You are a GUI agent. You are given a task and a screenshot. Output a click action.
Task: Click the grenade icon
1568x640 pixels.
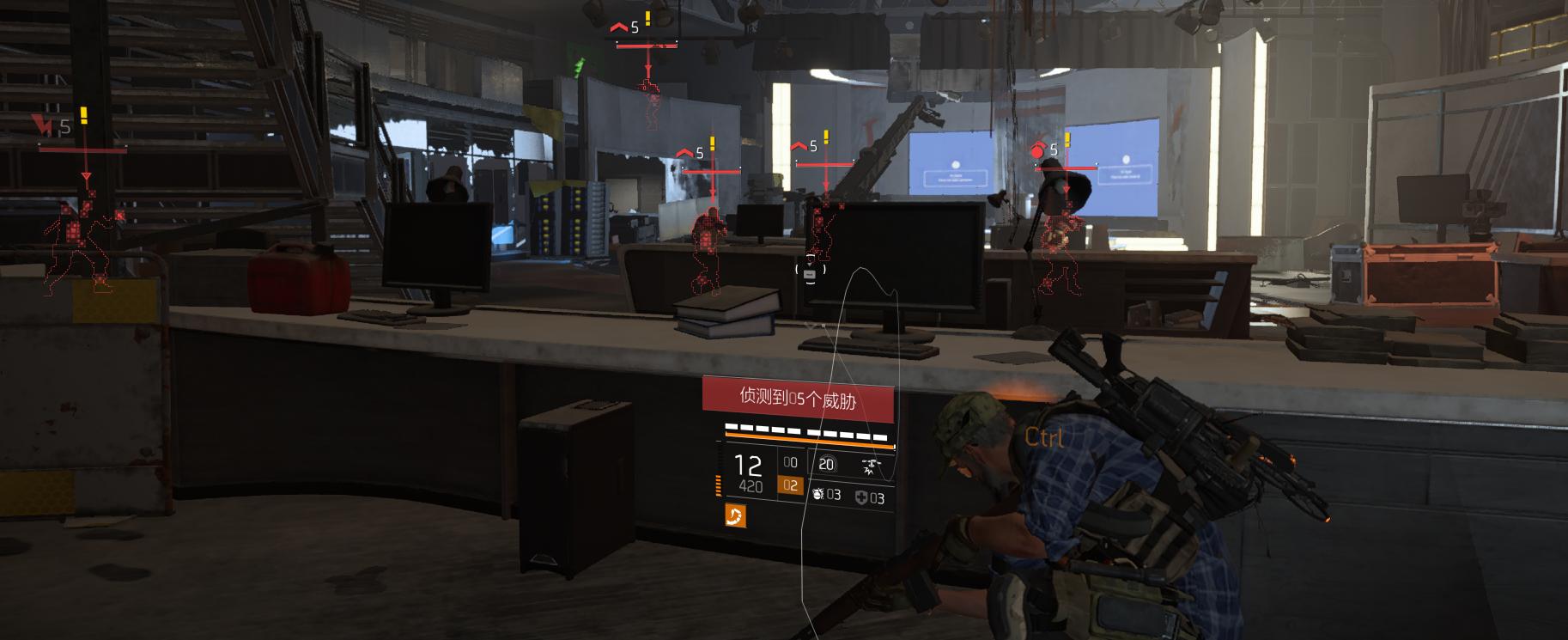coord(817,495)
